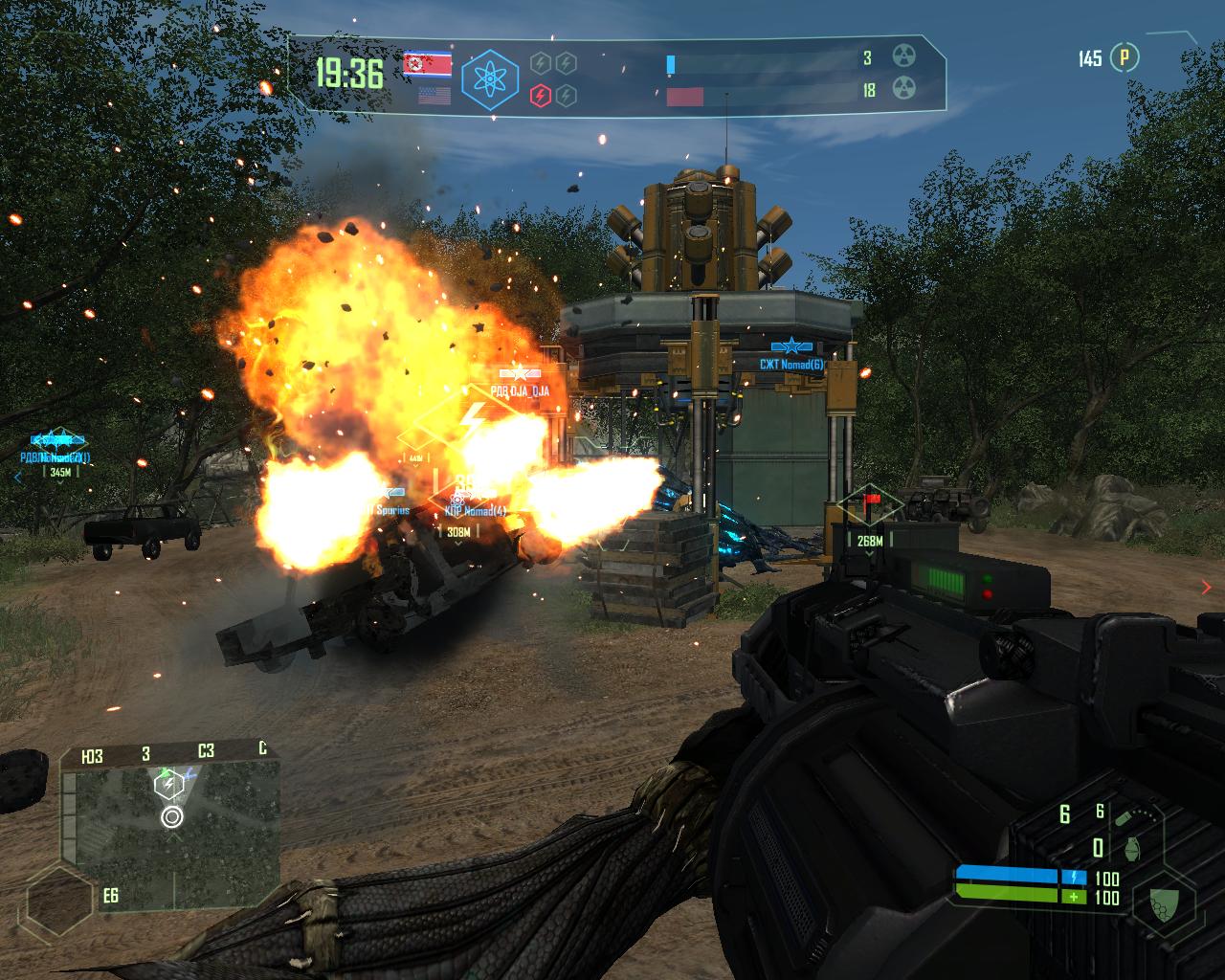Screen dimensions: 1225x980
Task: Click the lightning hexagon marker on the minimap
Action: (168, 786)
